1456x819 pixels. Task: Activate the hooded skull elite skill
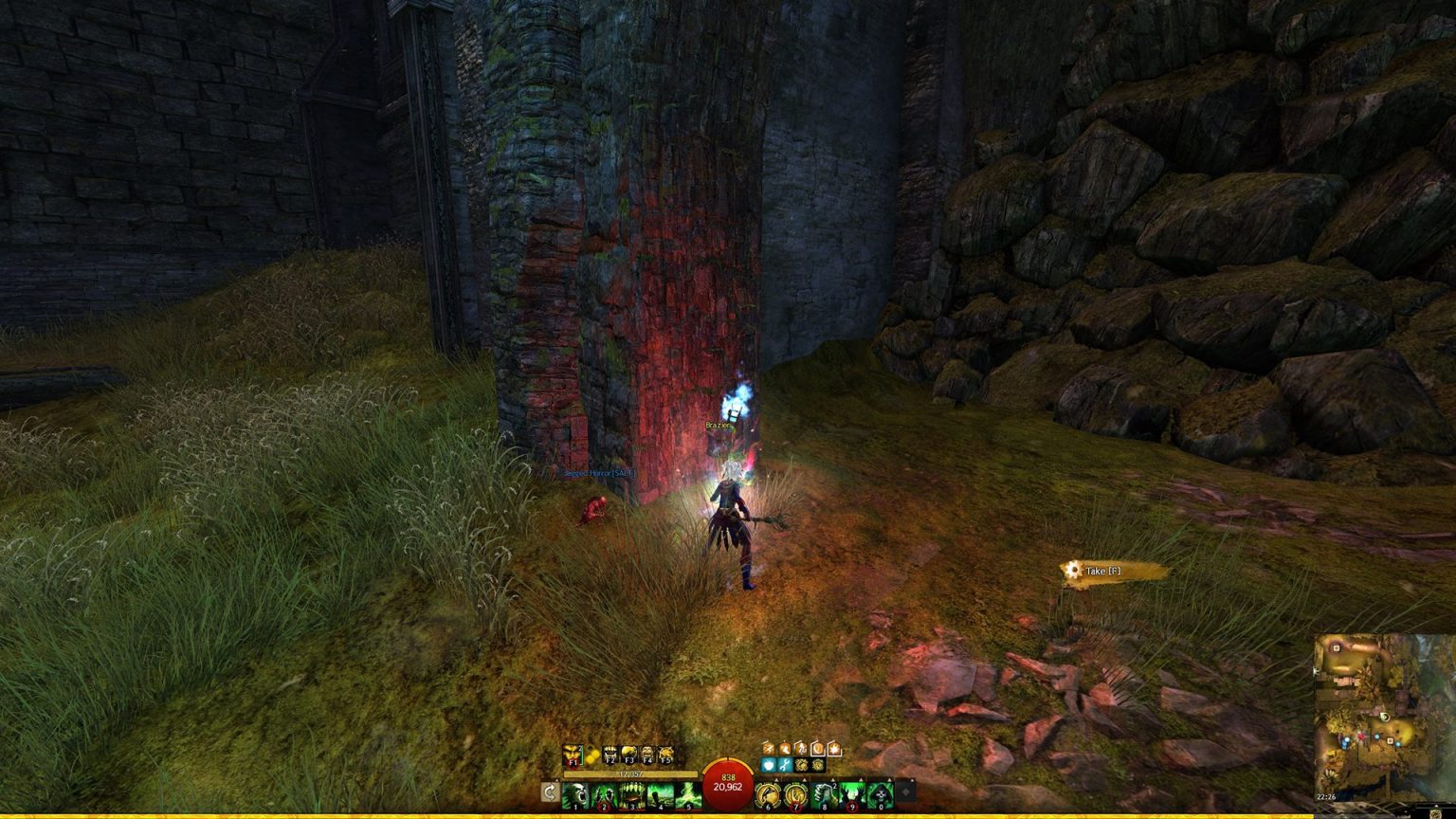[882, 795]
